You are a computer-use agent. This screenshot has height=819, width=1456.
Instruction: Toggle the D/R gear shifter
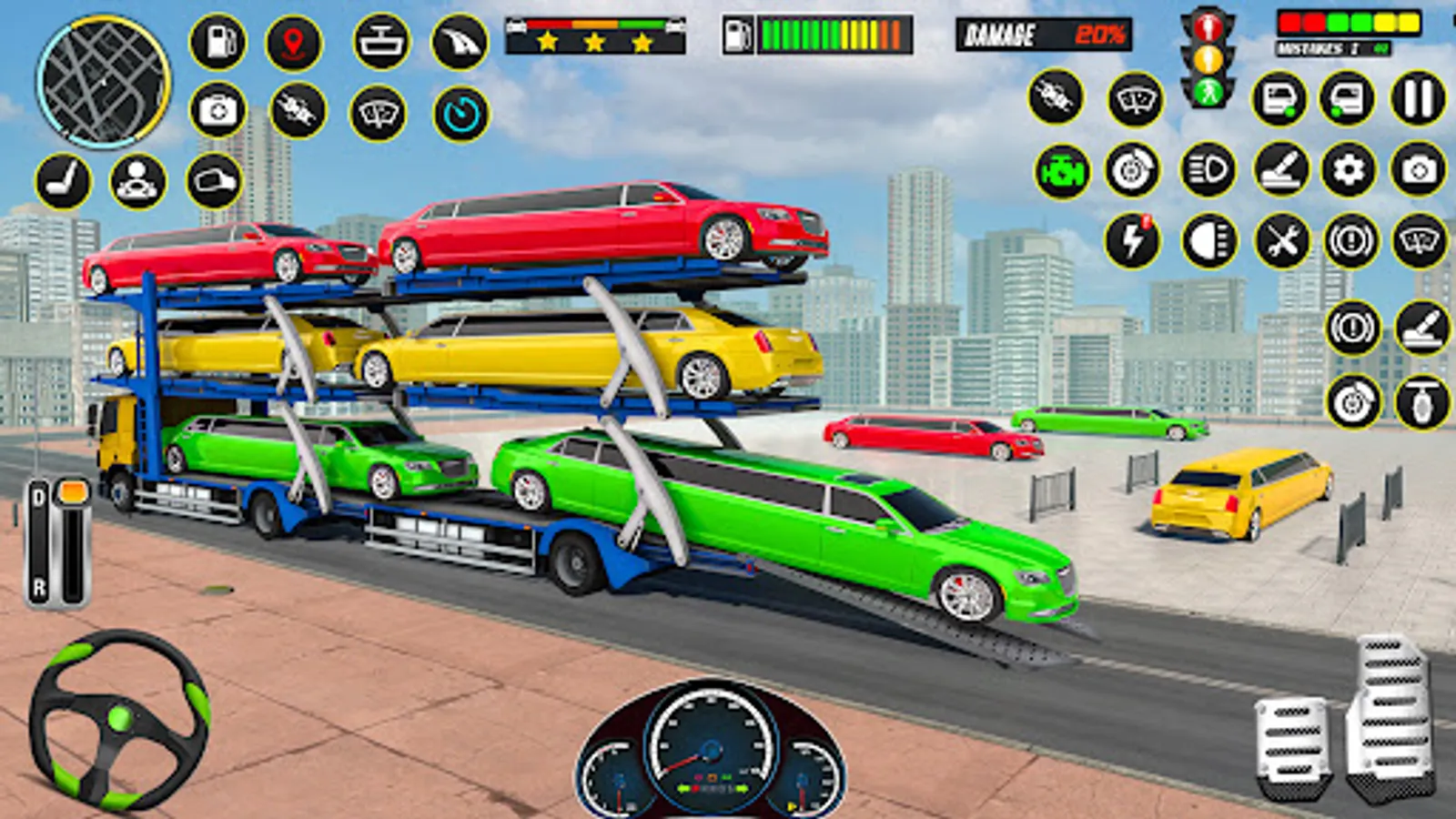pyautogui.click(x=57, y=543)
